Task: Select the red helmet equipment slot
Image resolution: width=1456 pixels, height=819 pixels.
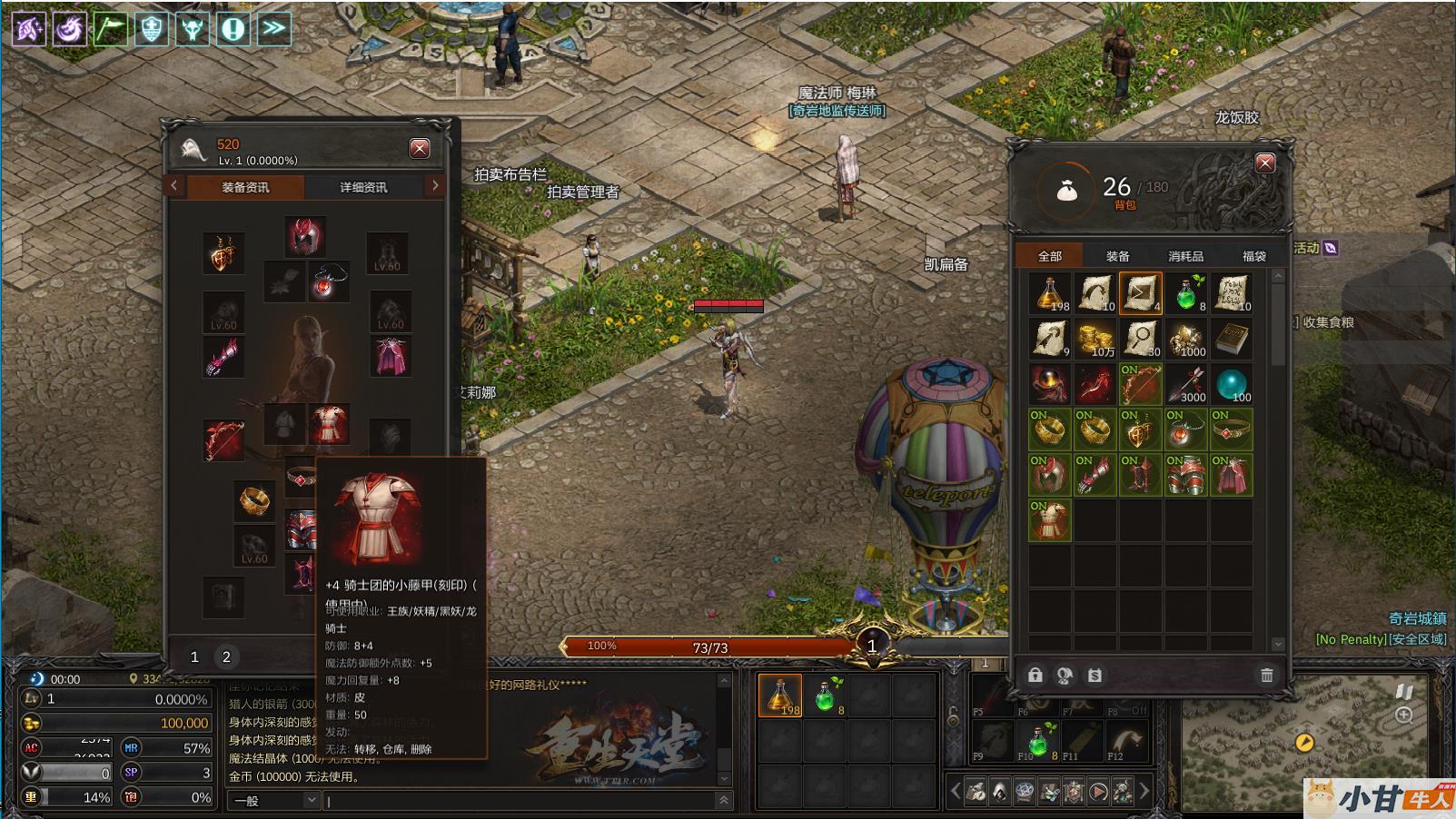Action: pyautogui.click(x=305, y=236)
